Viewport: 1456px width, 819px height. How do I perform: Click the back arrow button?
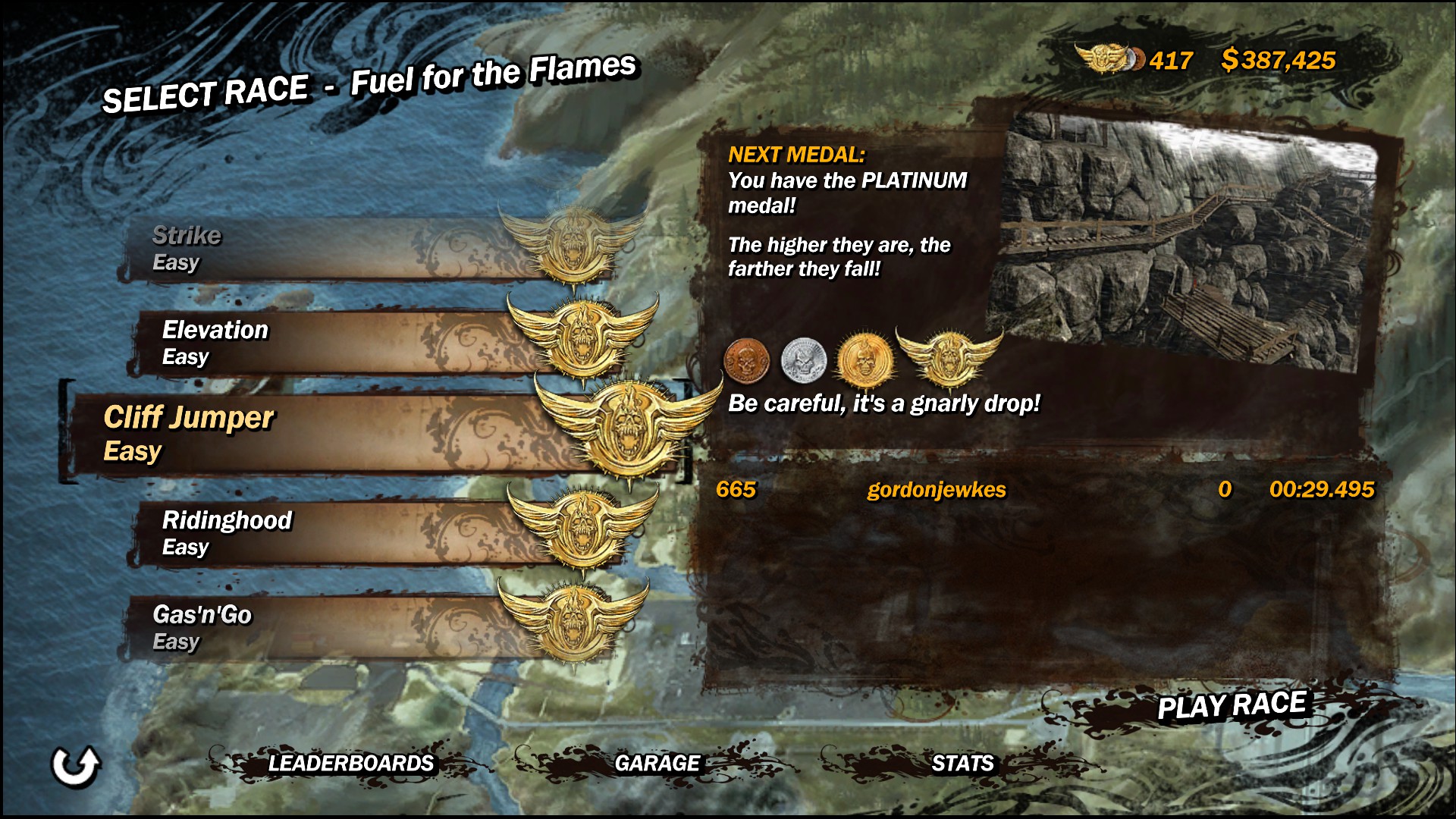(75, 765)
